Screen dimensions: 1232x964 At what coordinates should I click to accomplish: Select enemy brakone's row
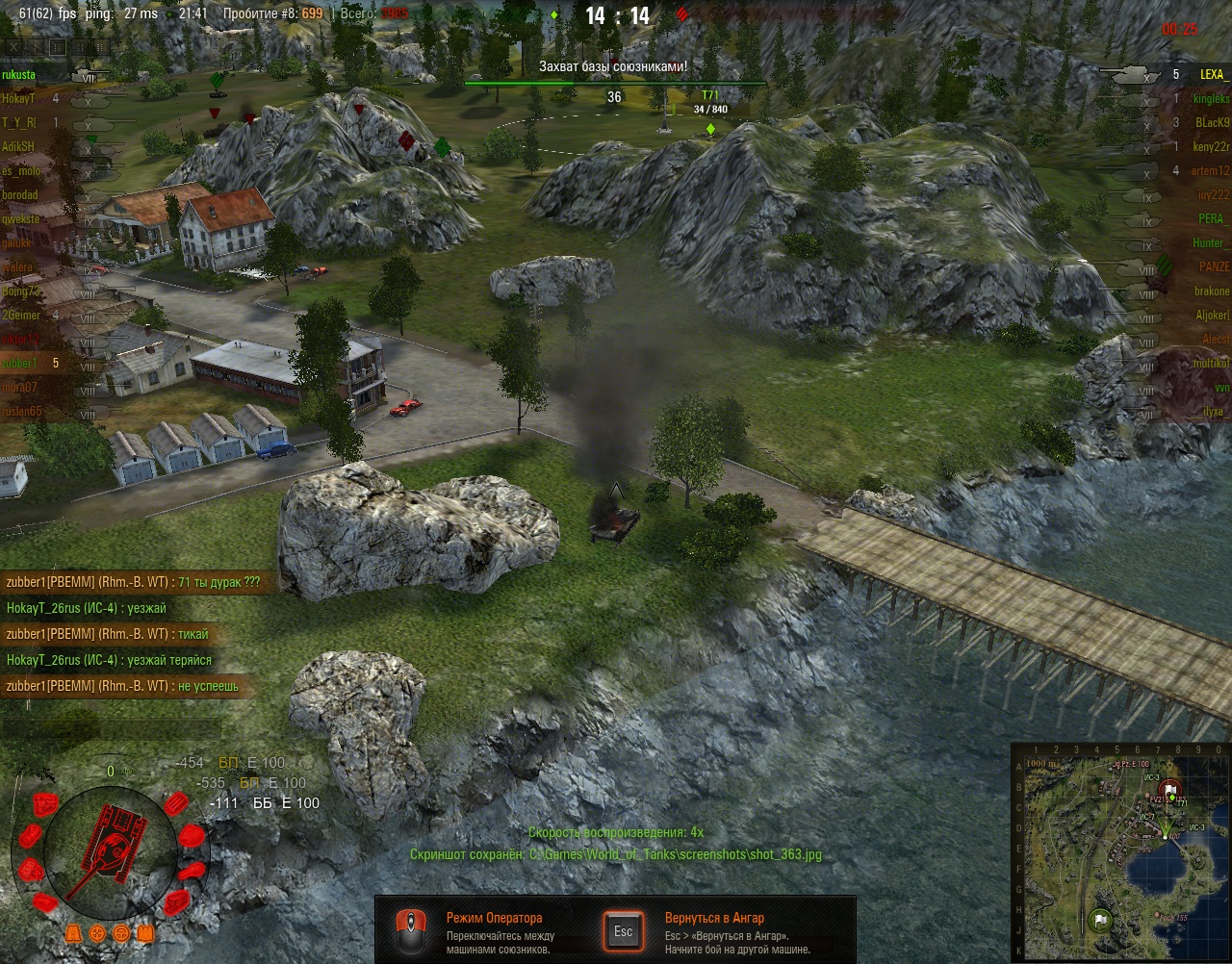point(1212,291)
